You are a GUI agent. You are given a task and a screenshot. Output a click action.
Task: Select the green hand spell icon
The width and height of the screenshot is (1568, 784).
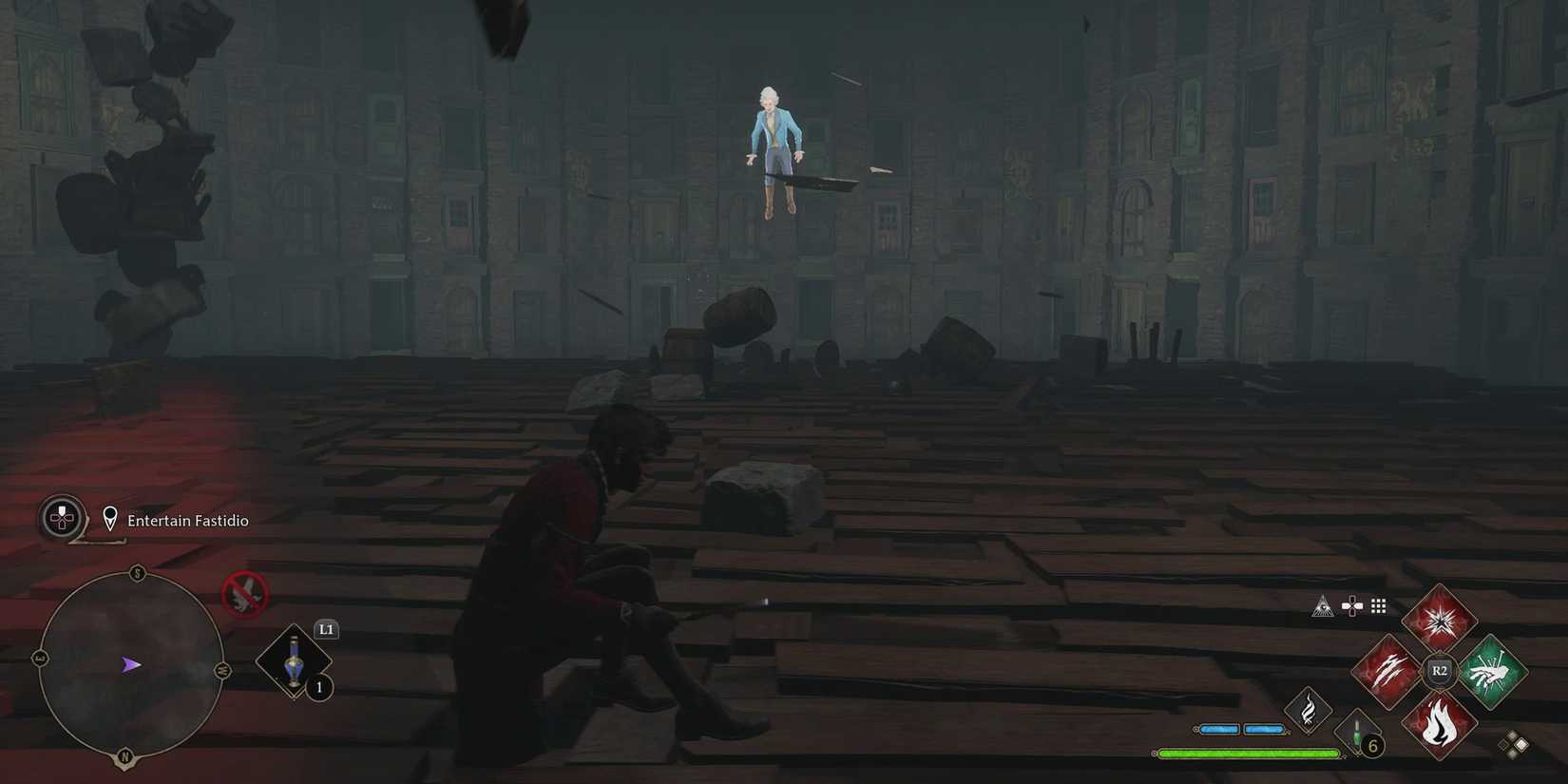1492,672
